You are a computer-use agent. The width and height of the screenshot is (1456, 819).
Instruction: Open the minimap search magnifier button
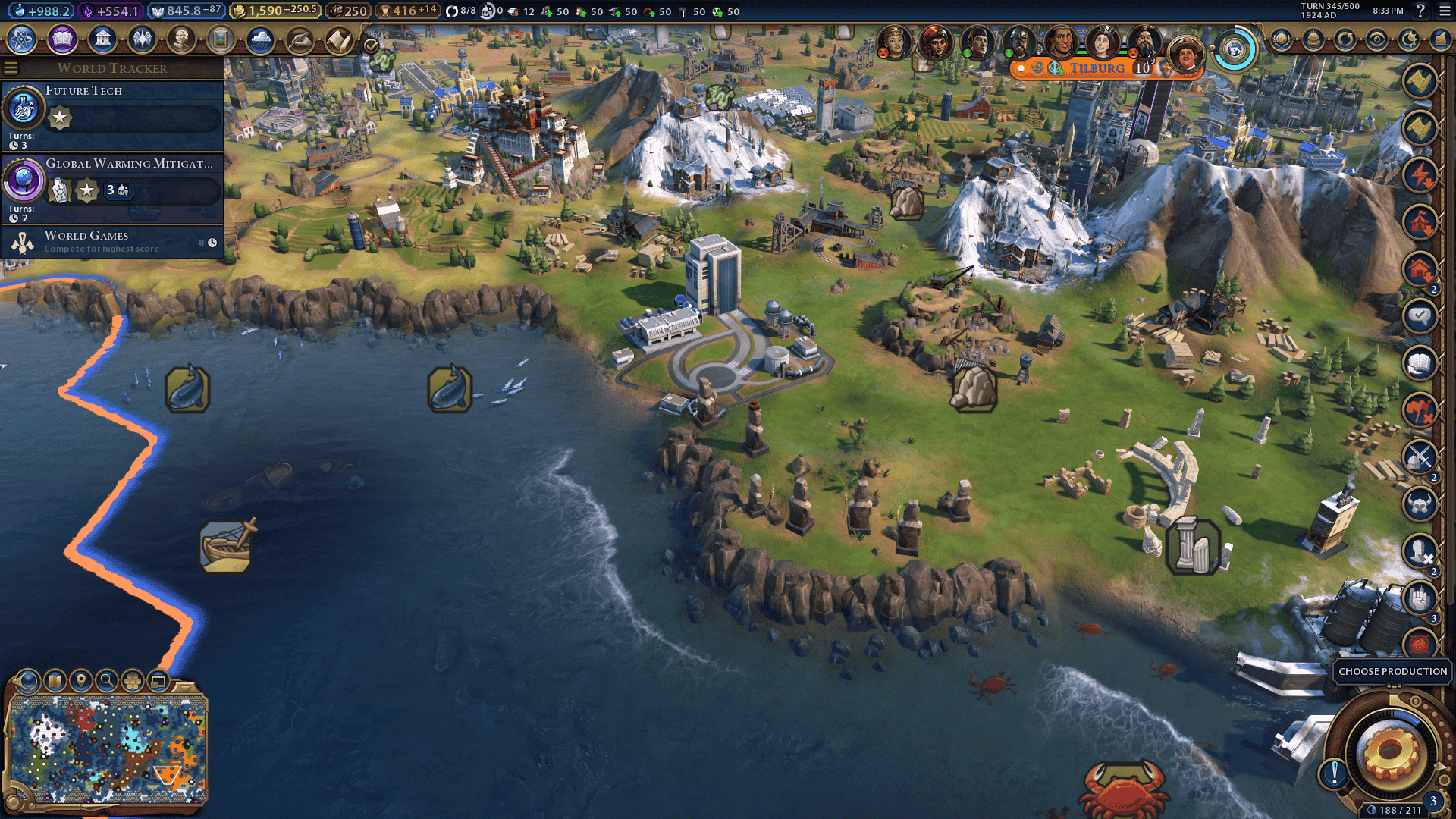[x=107, y=681]
